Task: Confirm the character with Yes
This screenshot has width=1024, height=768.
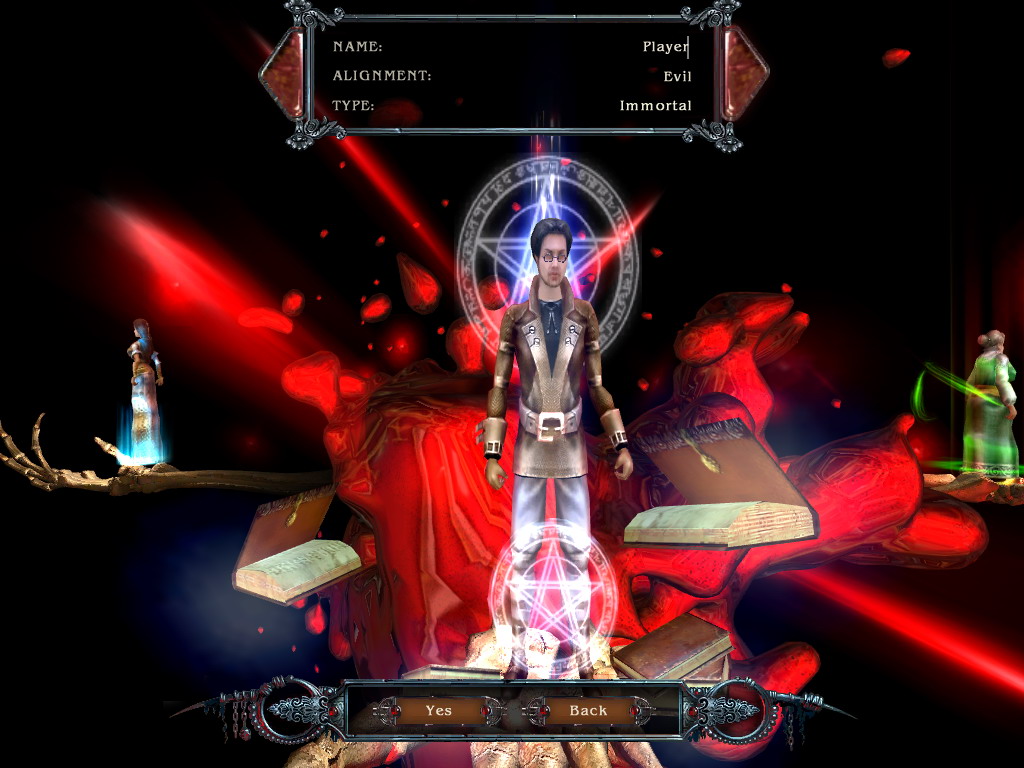Action: 438,710
